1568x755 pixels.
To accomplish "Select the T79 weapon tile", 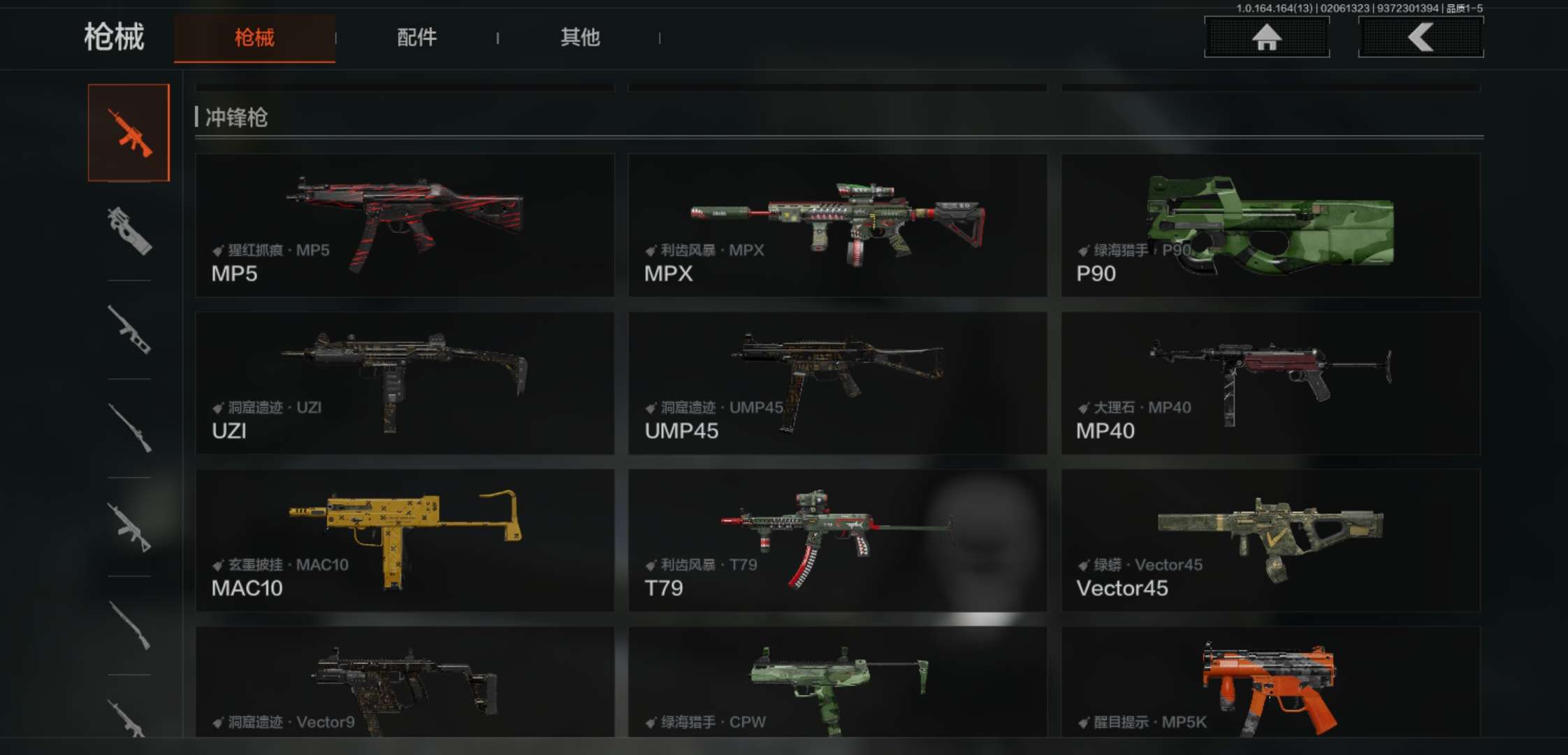I will (x=837, y=540).
